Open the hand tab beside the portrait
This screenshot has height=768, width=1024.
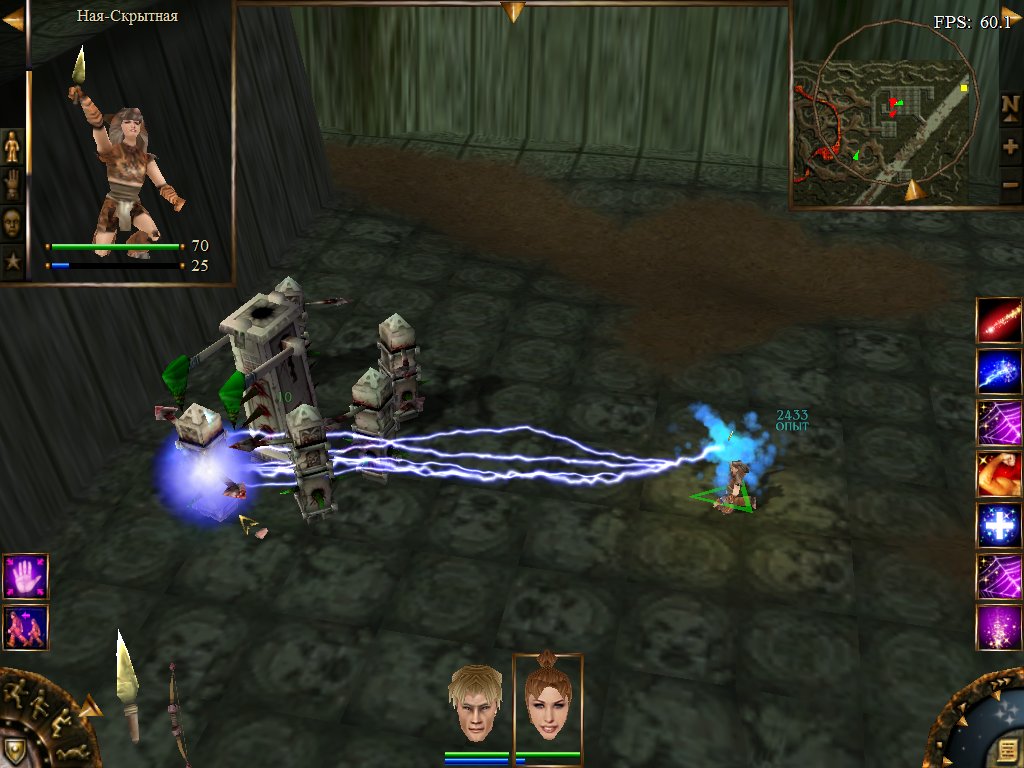pyautogui.click(x=12, y=184)
